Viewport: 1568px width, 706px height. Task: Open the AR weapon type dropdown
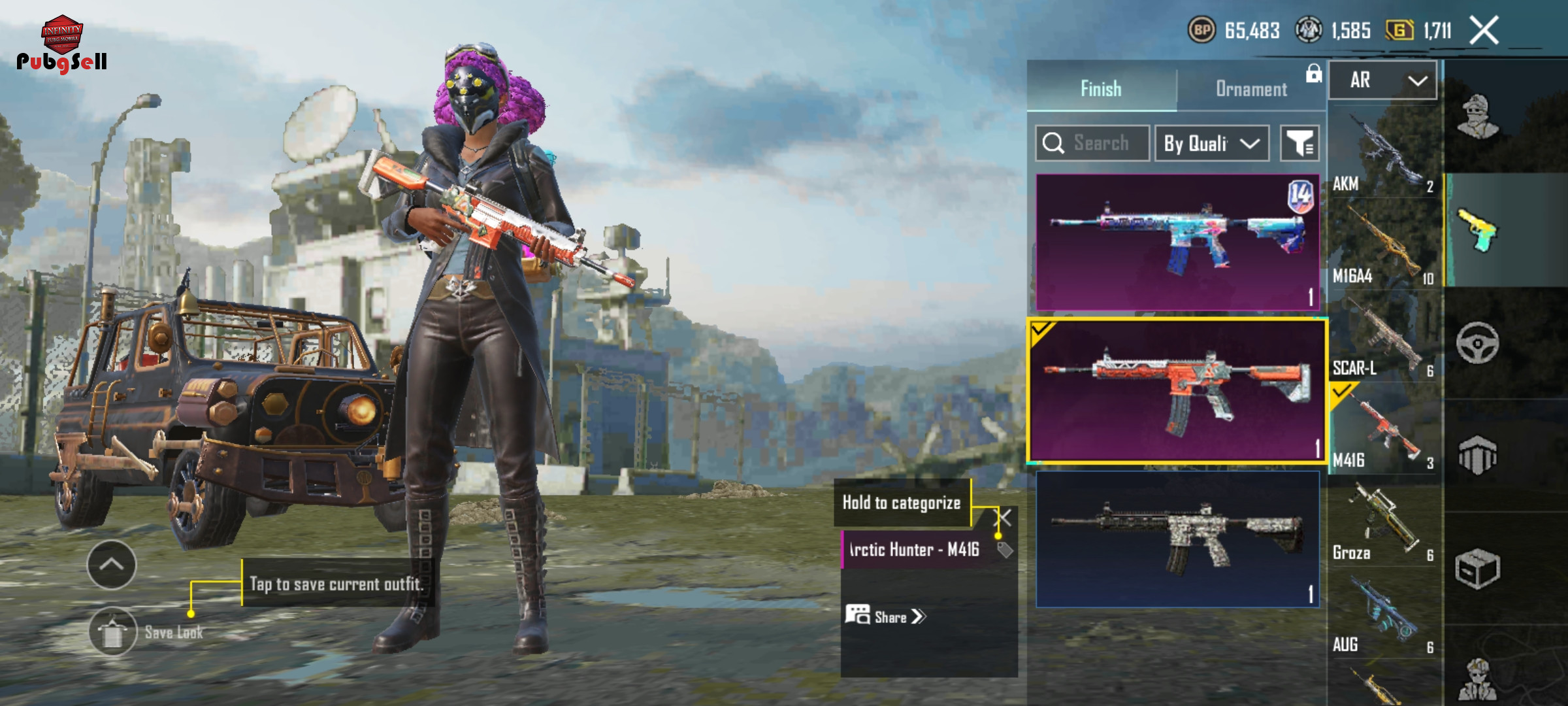pos(1383,80)
